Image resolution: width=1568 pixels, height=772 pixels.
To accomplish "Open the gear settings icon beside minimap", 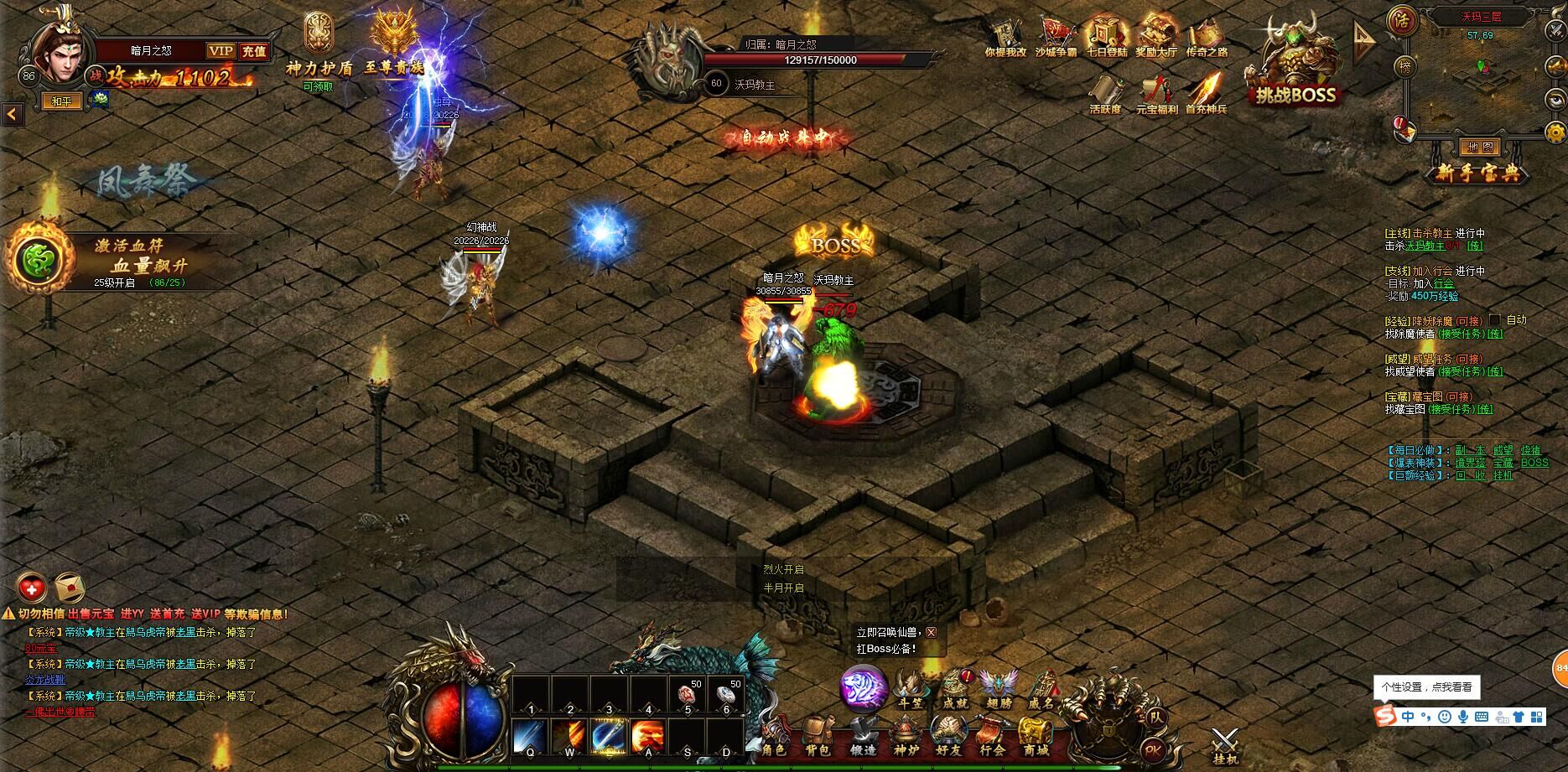I will (x=1555, y=132).
